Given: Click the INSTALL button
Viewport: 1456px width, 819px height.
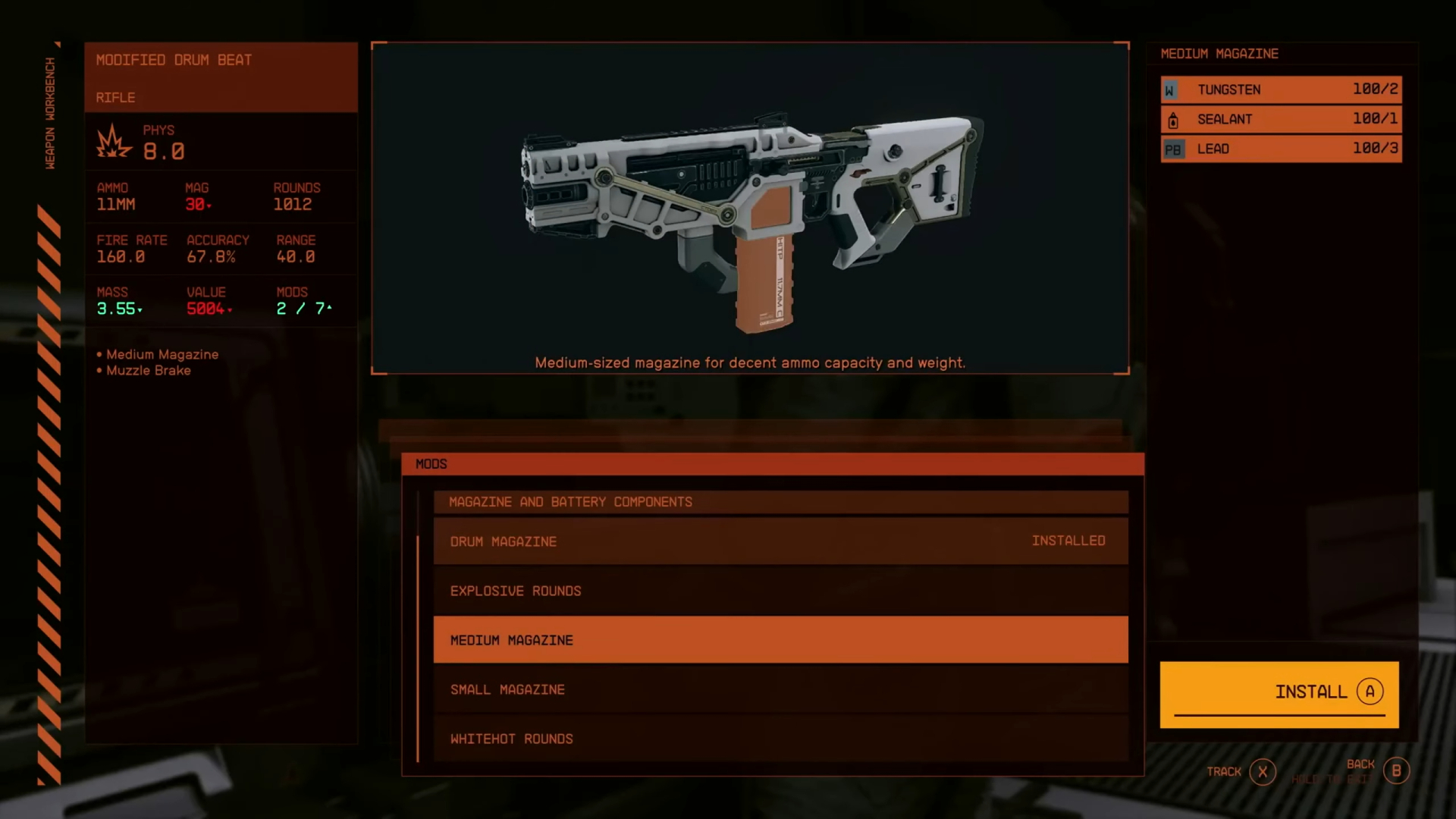Looking at the screenshot, I should 1279,692.
